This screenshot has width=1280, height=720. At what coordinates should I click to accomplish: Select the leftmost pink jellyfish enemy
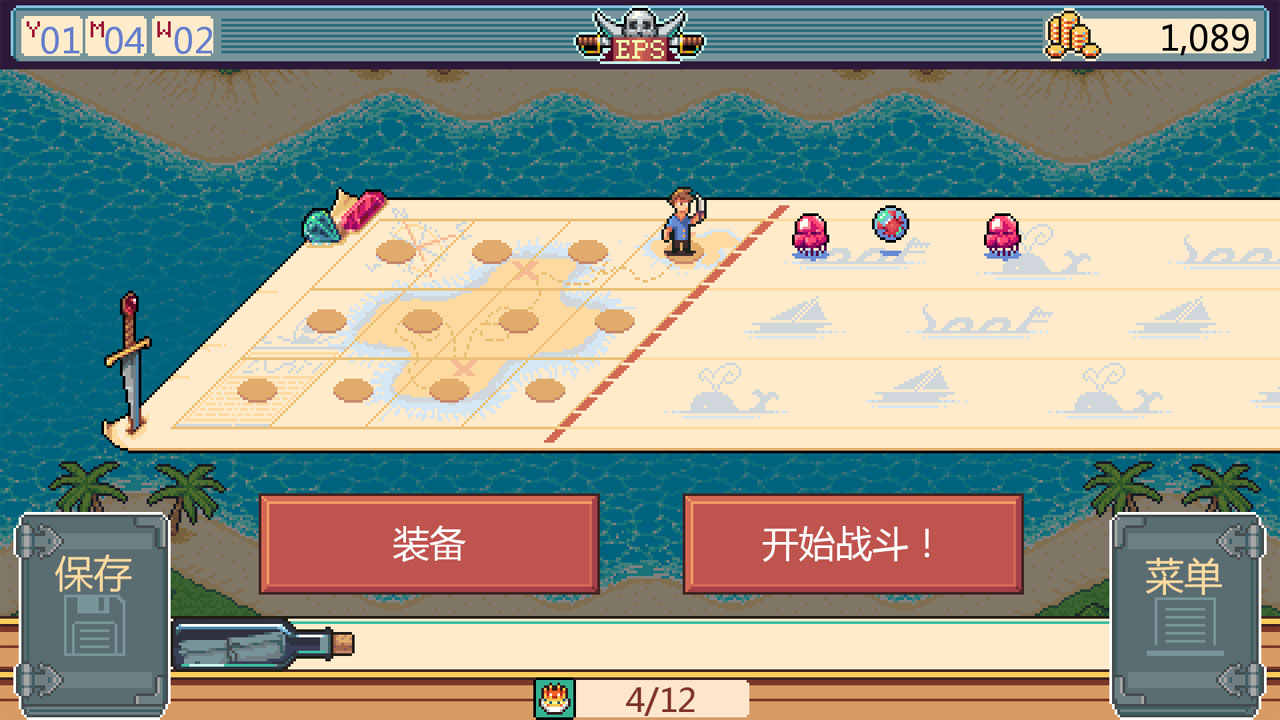pos(812,233)
